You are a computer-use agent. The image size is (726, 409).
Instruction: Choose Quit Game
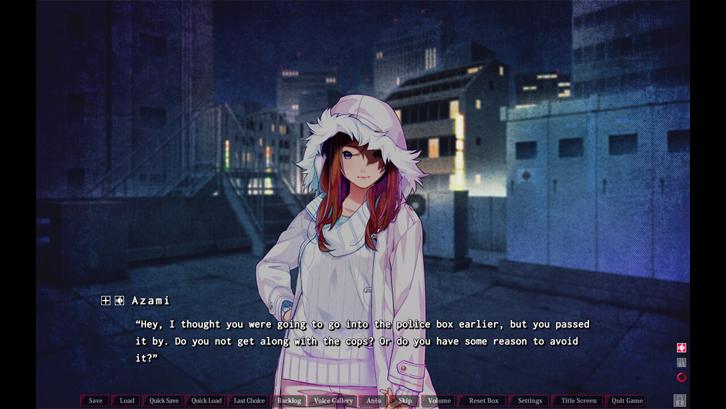coord(627,401)
